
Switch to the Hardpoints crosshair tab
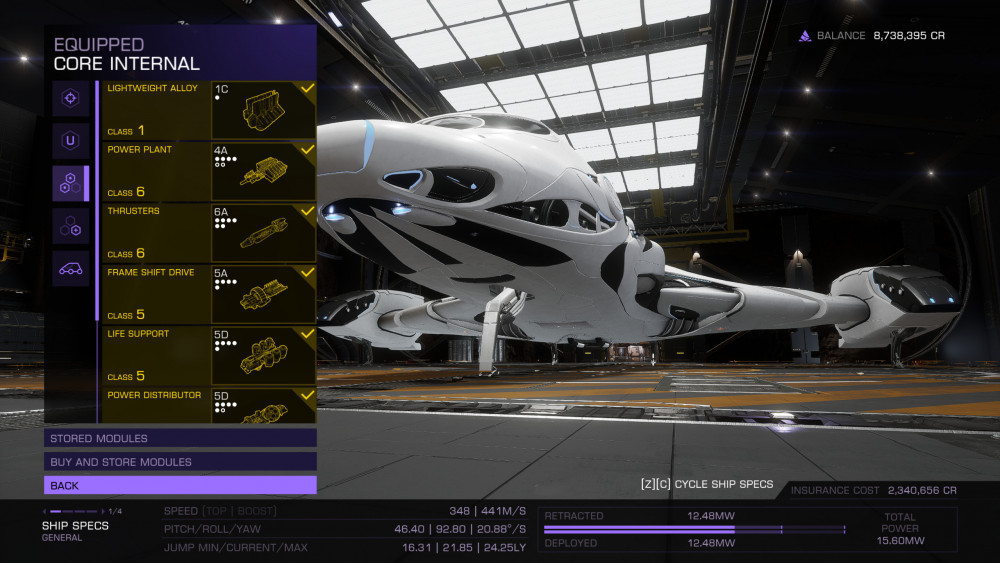[70, 98]
